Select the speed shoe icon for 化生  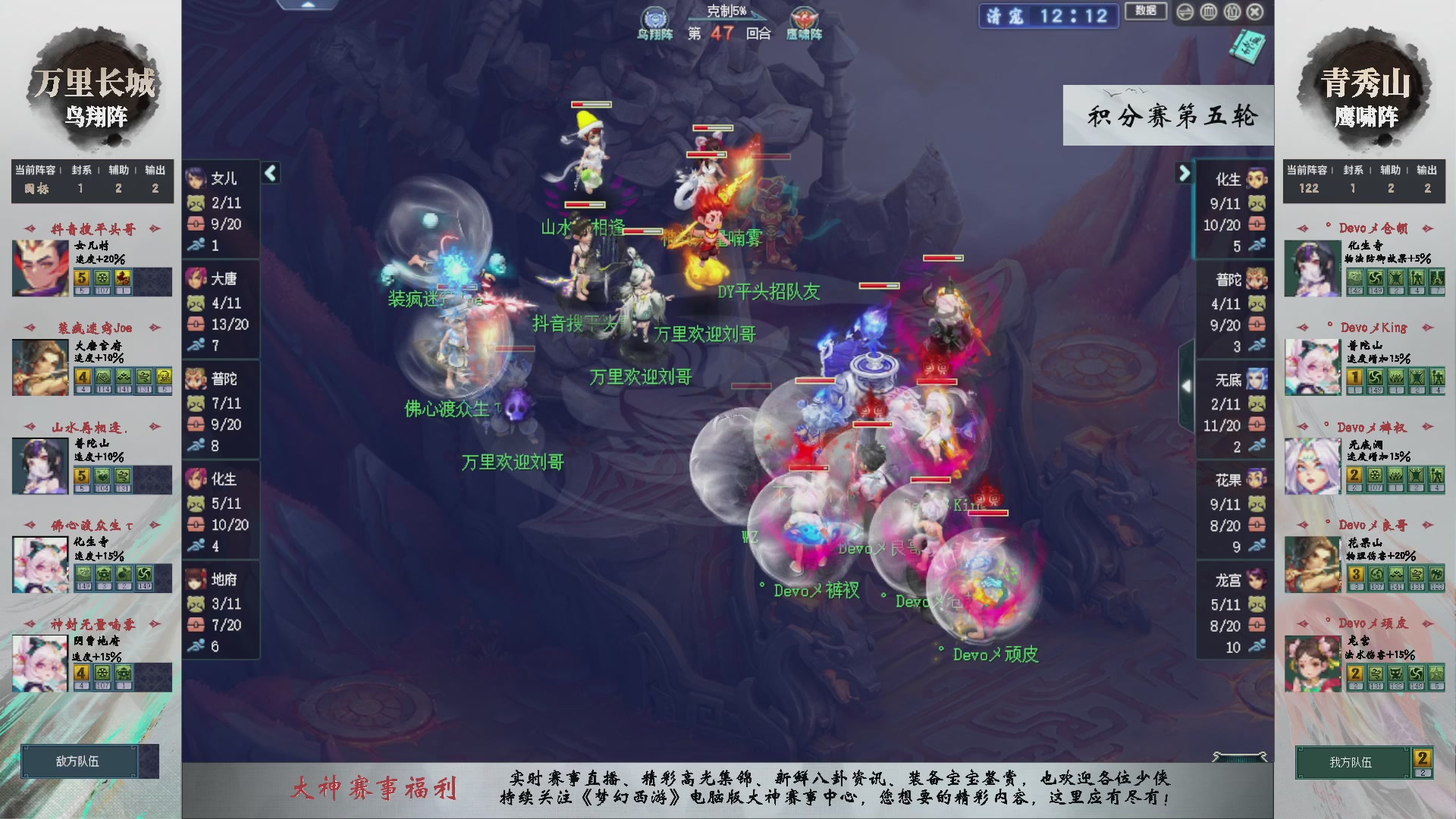[196, 544]
